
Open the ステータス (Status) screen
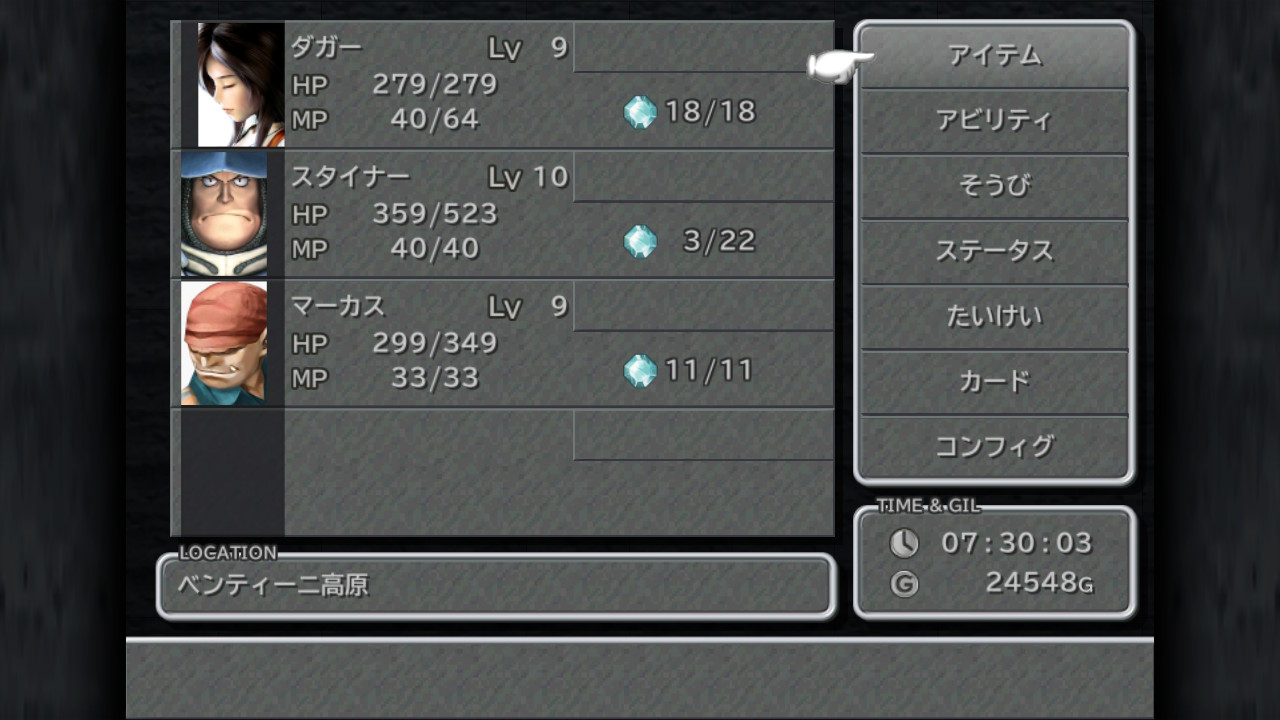pos(995,252)
